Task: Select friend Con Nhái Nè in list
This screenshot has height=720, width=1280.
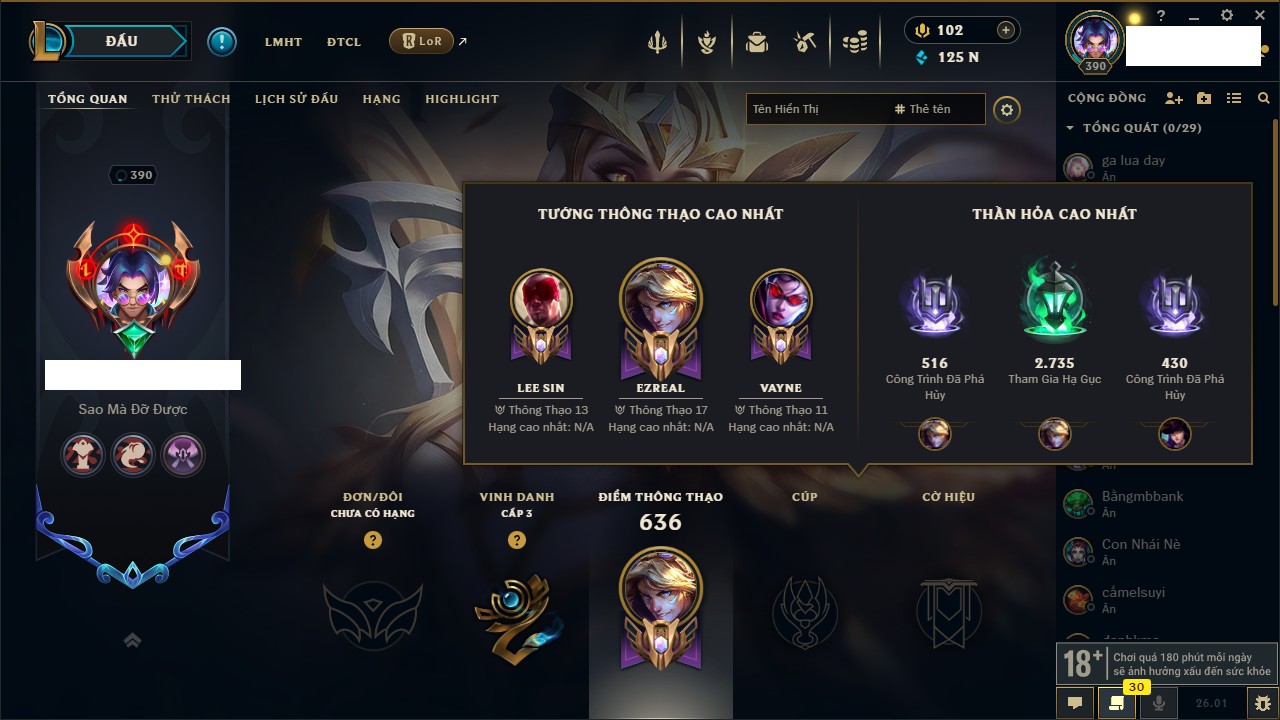Action: point(1140,545)
